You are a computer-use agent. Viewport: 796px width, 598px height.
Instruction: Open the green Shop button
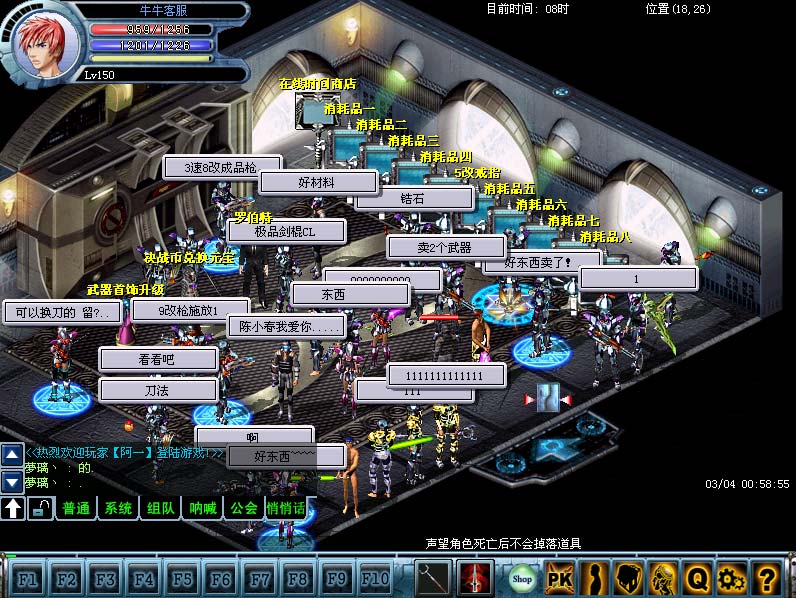(x=522, y=578)
